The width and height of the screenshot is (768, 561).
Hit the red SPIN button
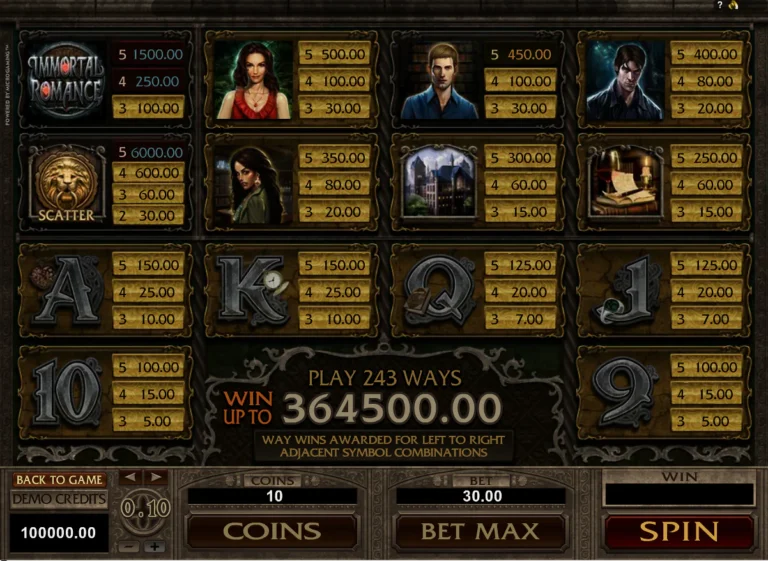coord(679,531)
